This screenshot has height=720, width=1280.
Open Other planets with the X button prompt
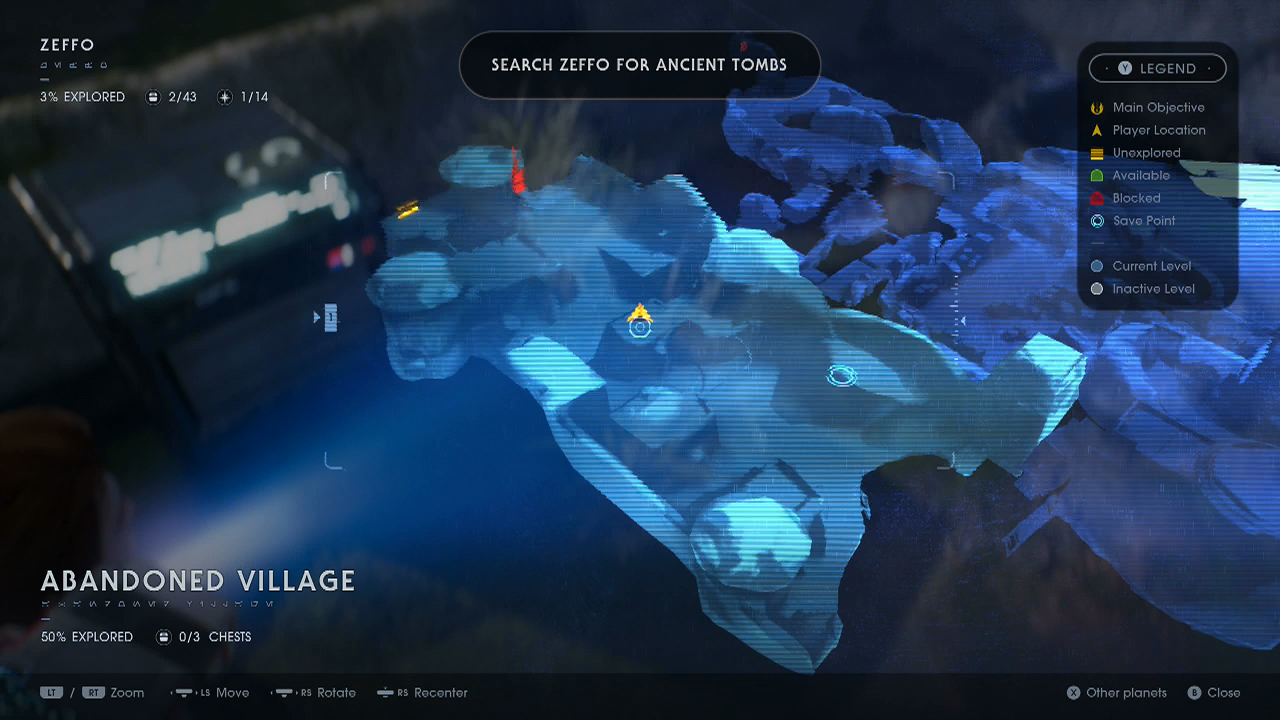[1074, 692]
